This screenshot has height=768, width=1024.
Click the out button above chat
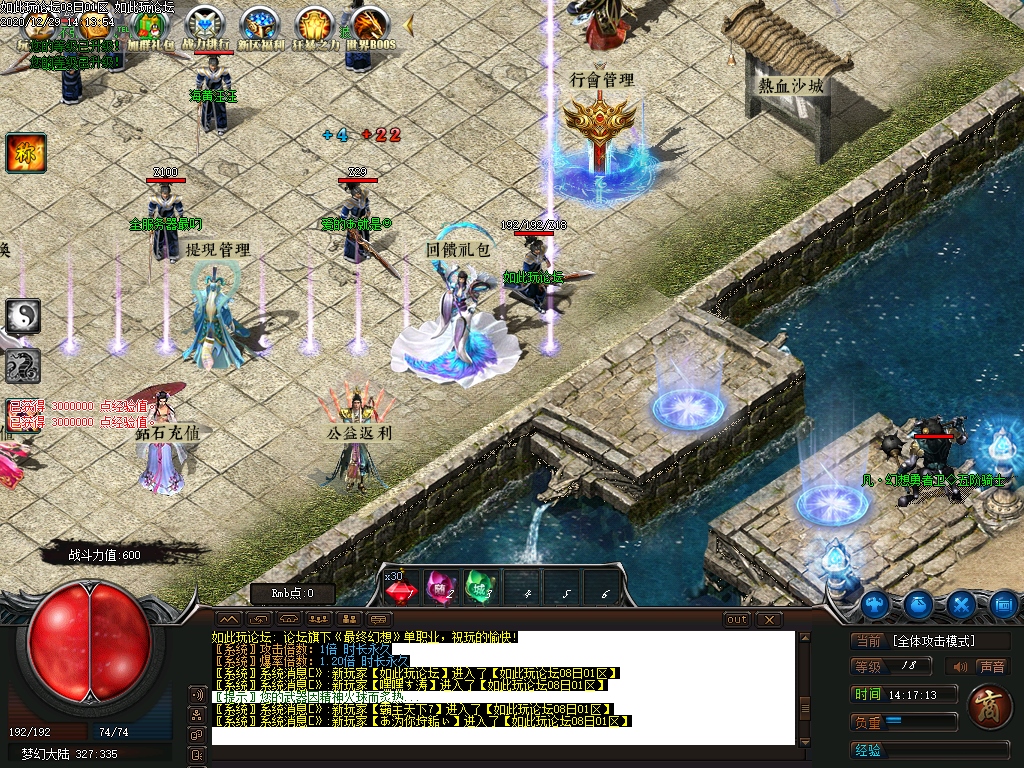(x=737, y=620)
